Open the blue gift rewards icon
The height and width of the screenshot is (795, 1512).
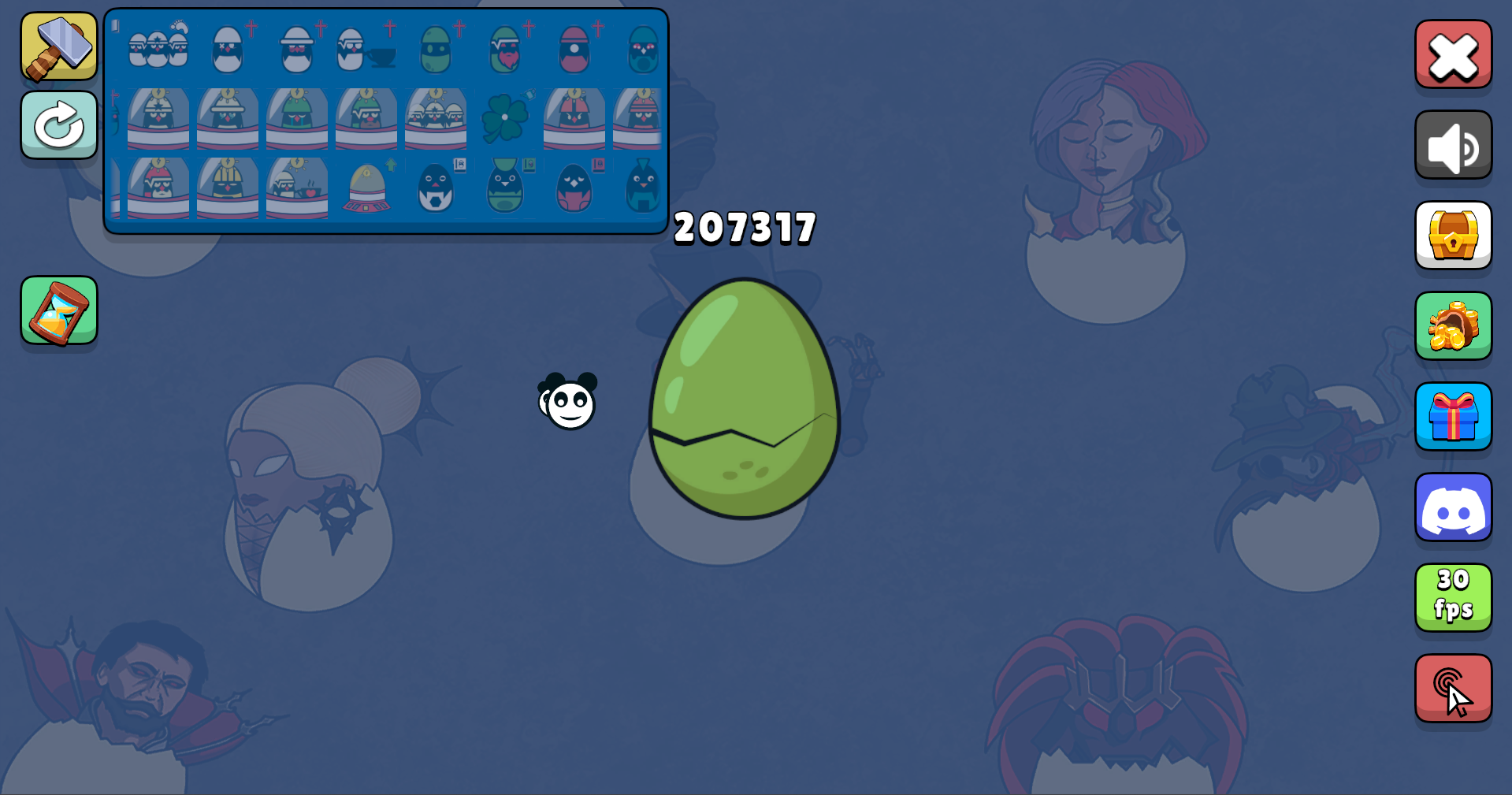pos(1453,416)
